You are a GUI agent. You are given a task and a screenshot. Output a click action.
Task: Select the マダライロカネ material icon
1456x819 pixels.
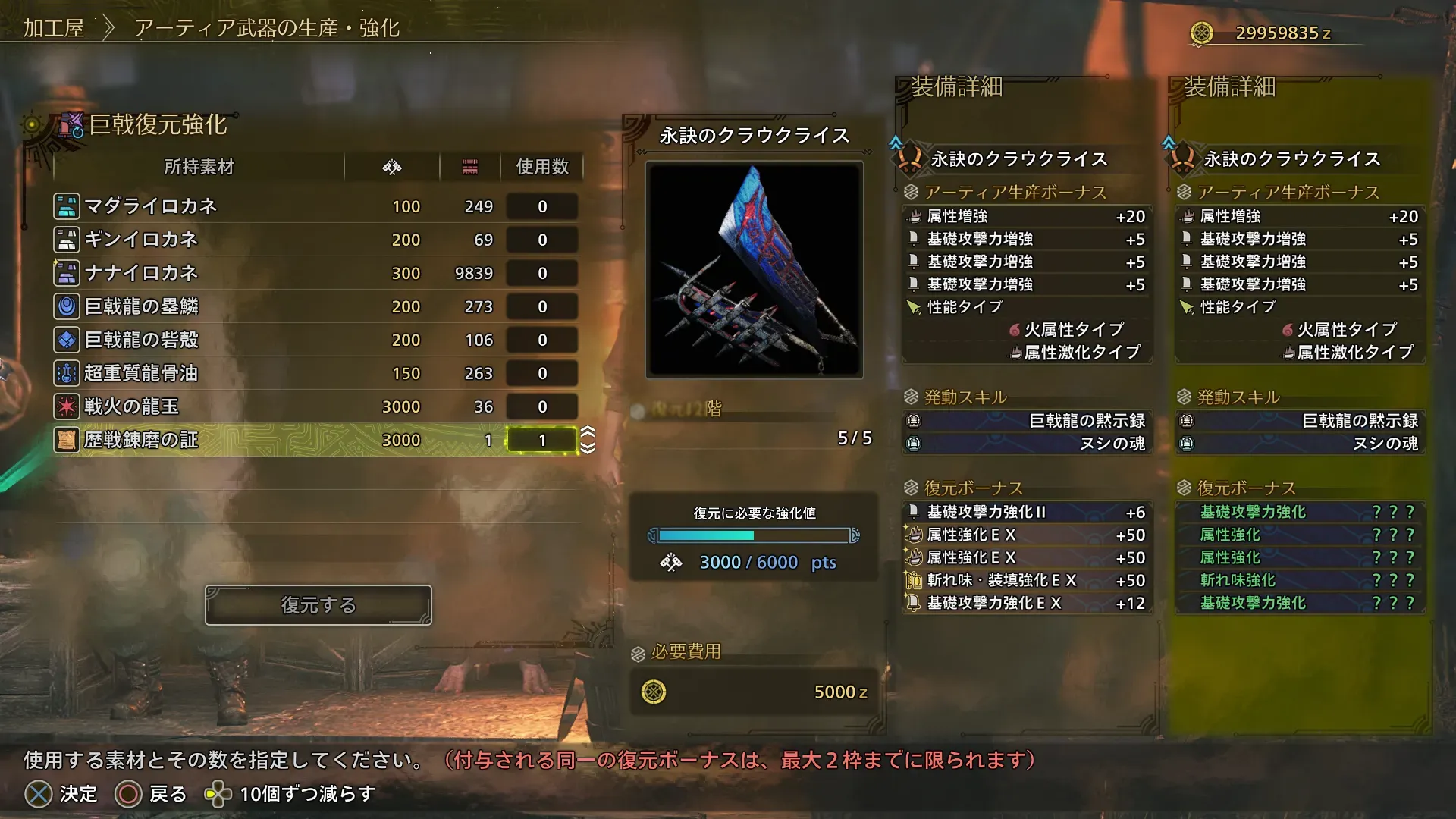(x=67, y=206)
